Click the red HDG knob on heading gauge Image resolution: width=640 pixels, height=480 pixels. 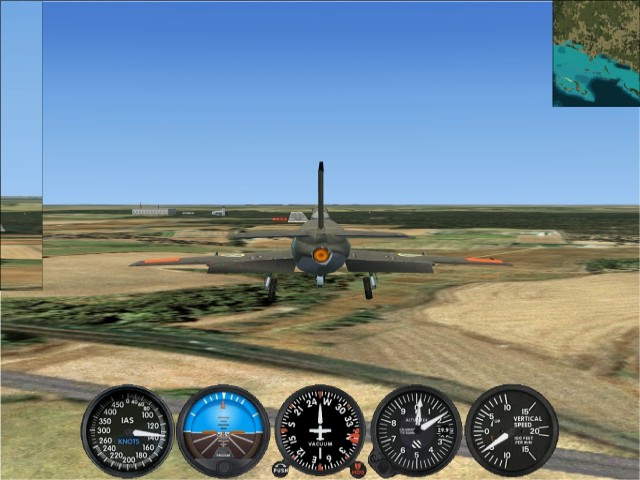coord(358,469)
